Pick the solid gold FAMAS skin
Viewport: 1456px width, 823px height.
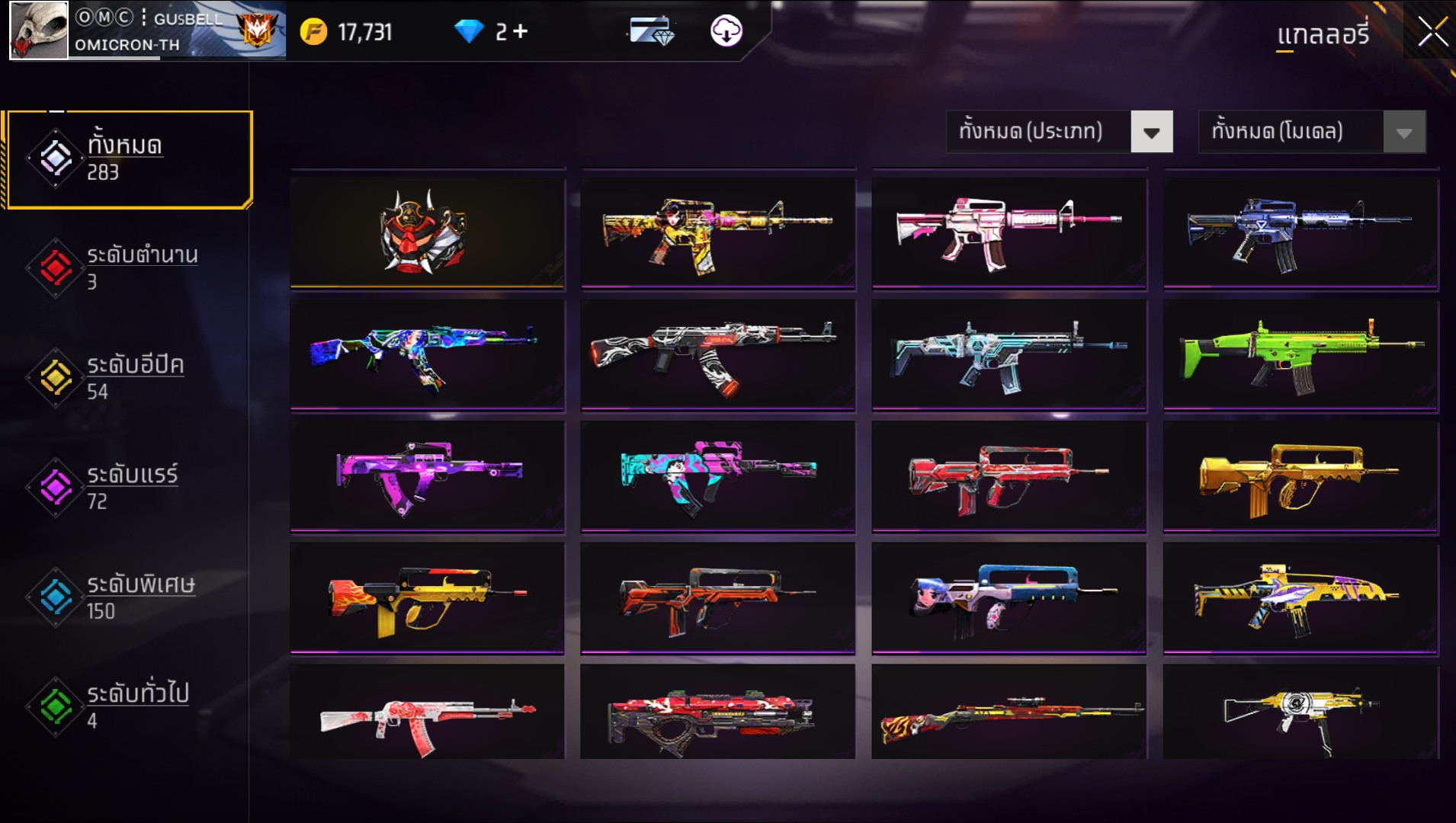click(x=1300, y=476)
